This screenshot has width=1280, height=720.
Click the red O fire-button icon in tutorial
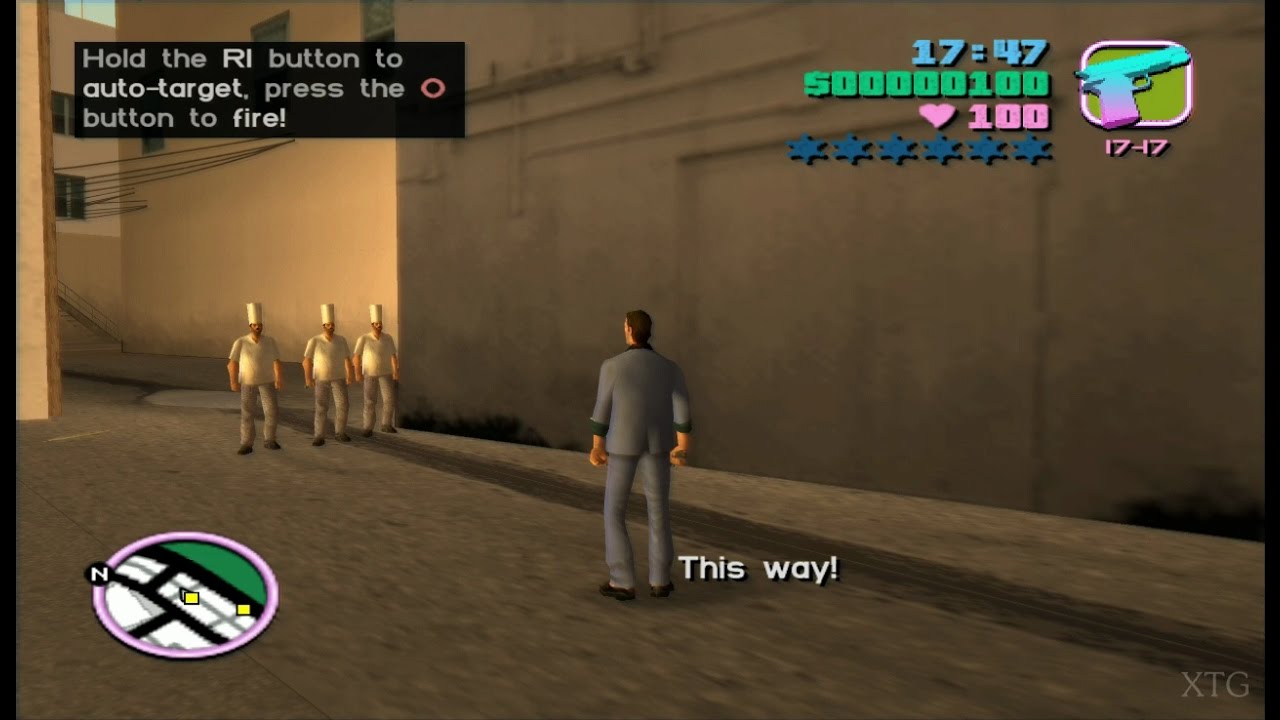[x=429, y=88]
